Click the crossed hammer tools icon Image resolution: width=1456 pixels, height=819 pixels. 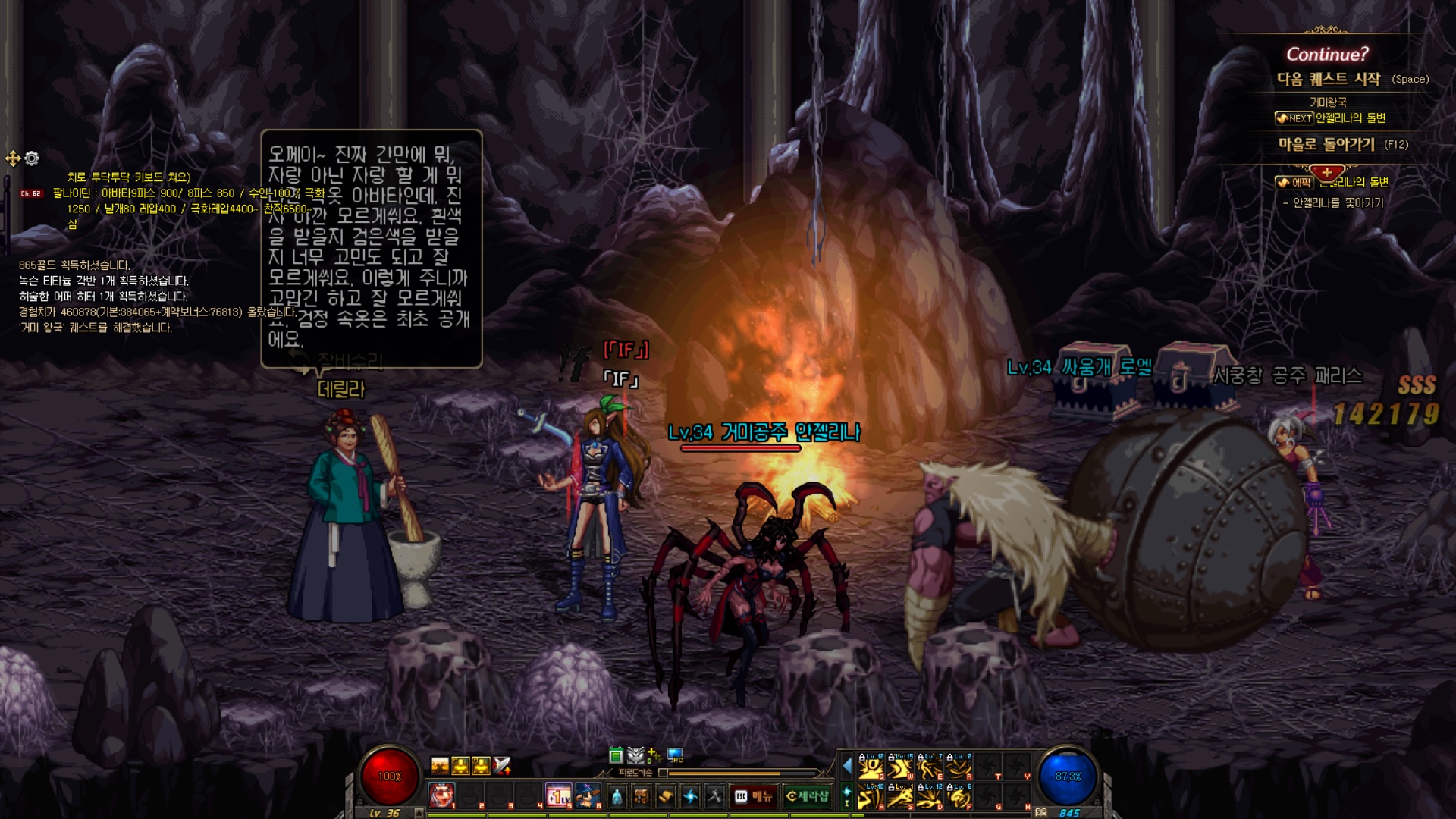[x=714, y=796]
